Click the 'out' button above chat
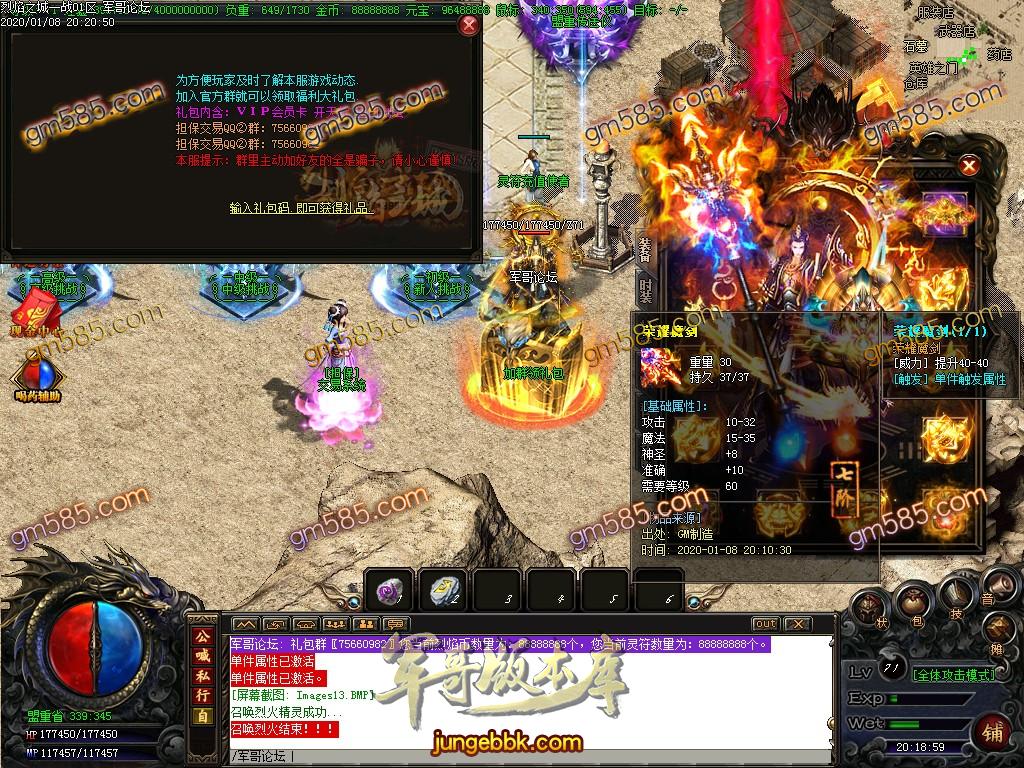The image size is (1024, 768). pos(765,624)
